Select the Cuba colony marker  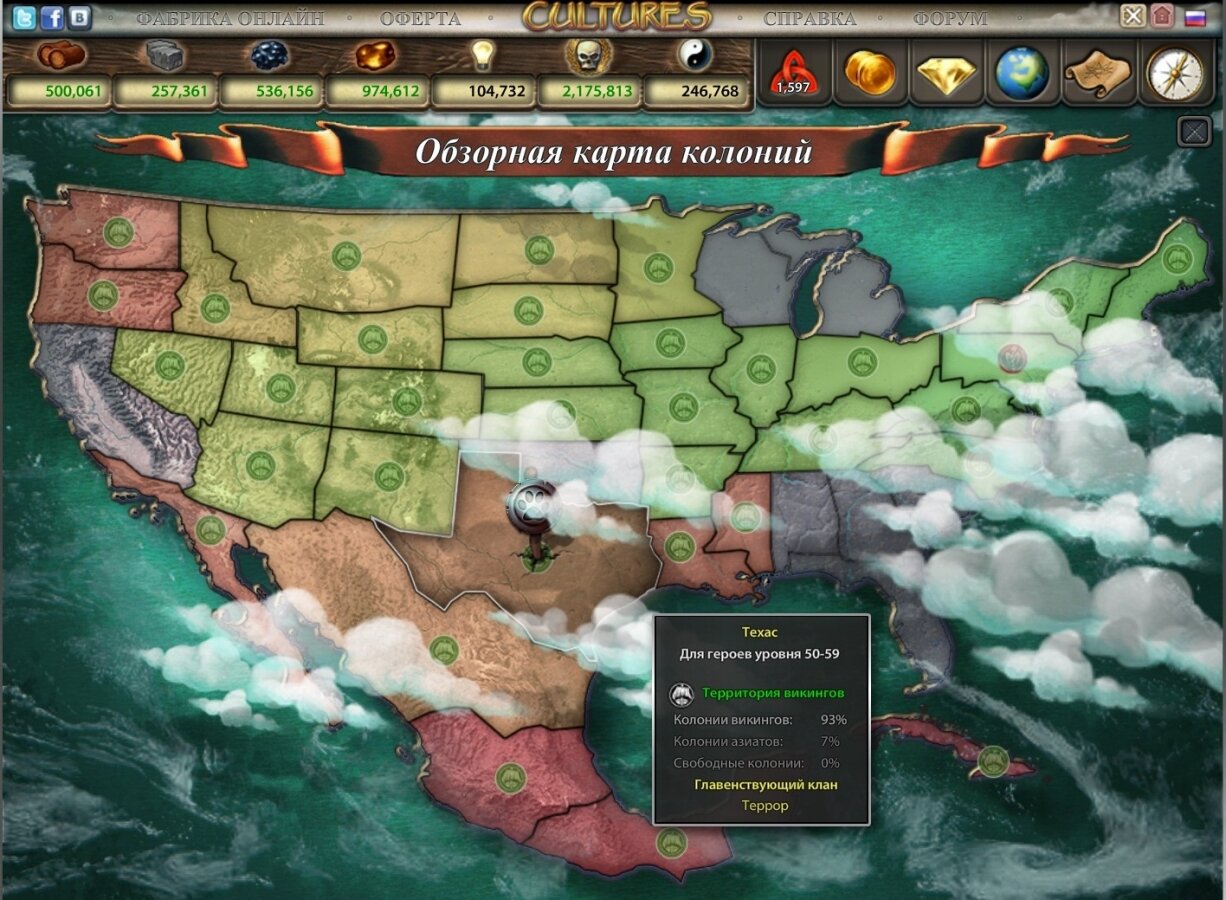(993, 760)
